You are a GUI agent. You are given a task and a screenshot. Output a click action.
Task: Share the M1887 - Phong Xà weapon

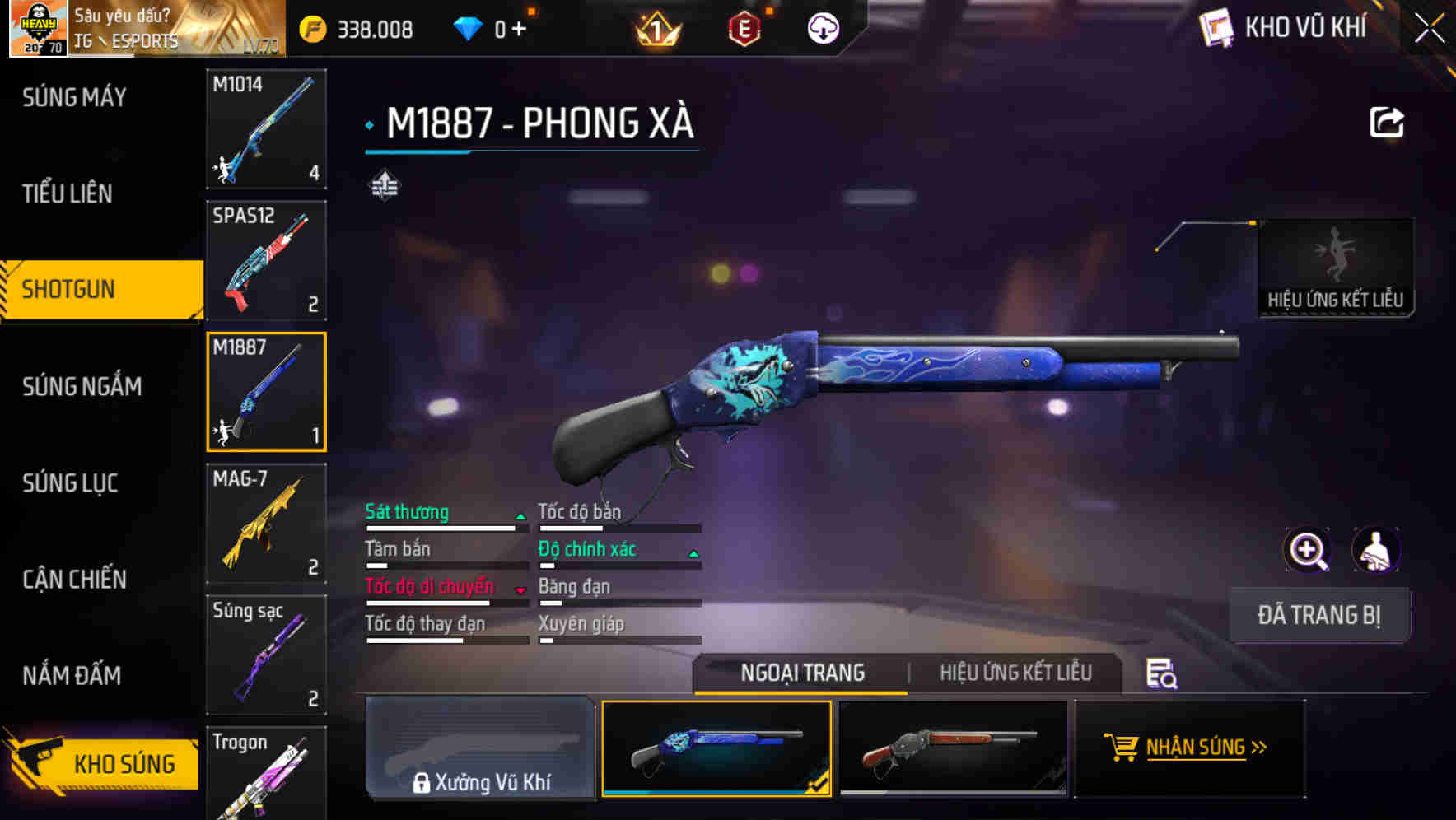tap(1386, 121)
